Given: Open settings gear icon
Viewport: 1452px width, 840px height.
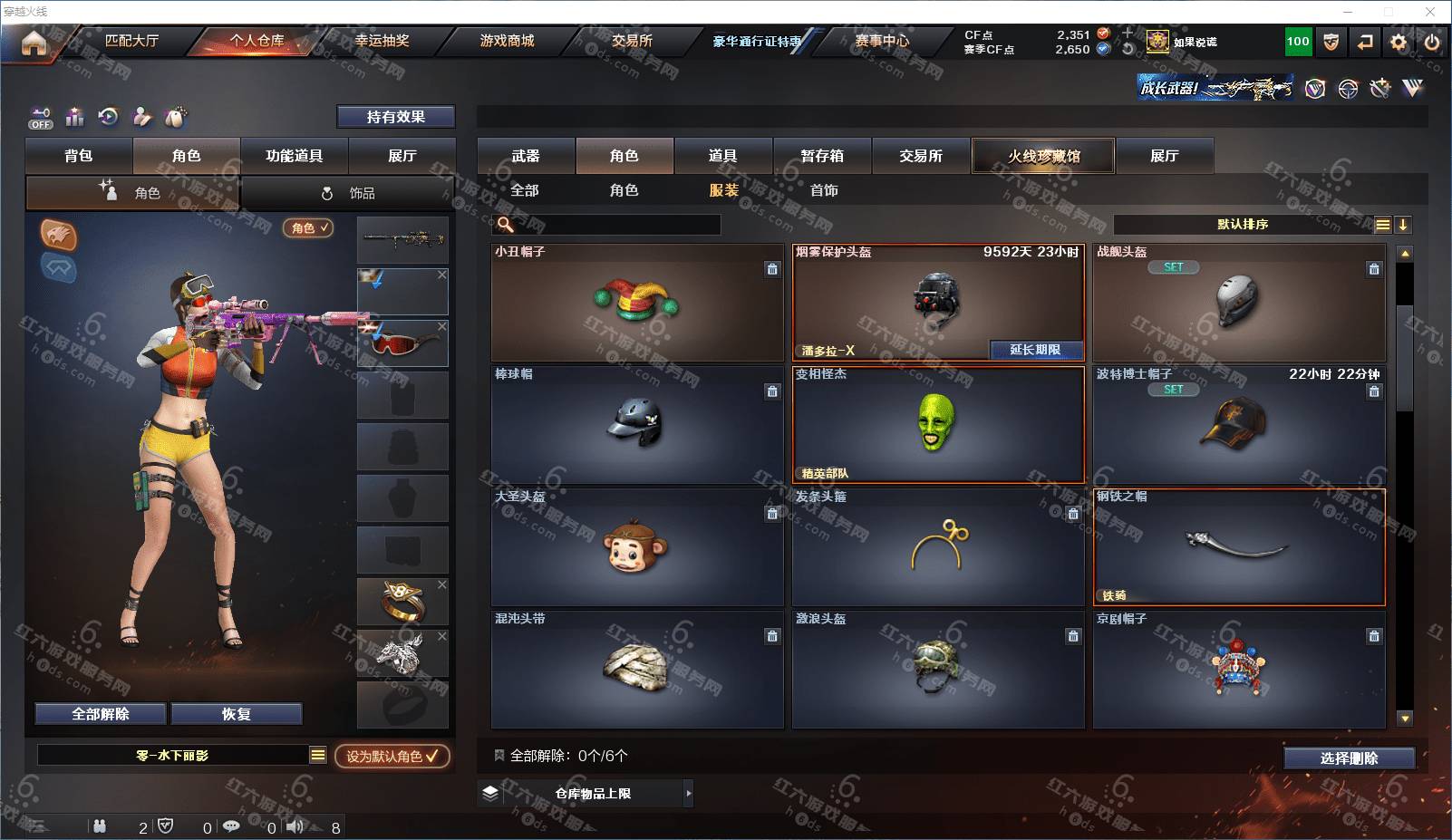Looking at the screenshot, I should pyautogui.click(x=1399, y=42).
